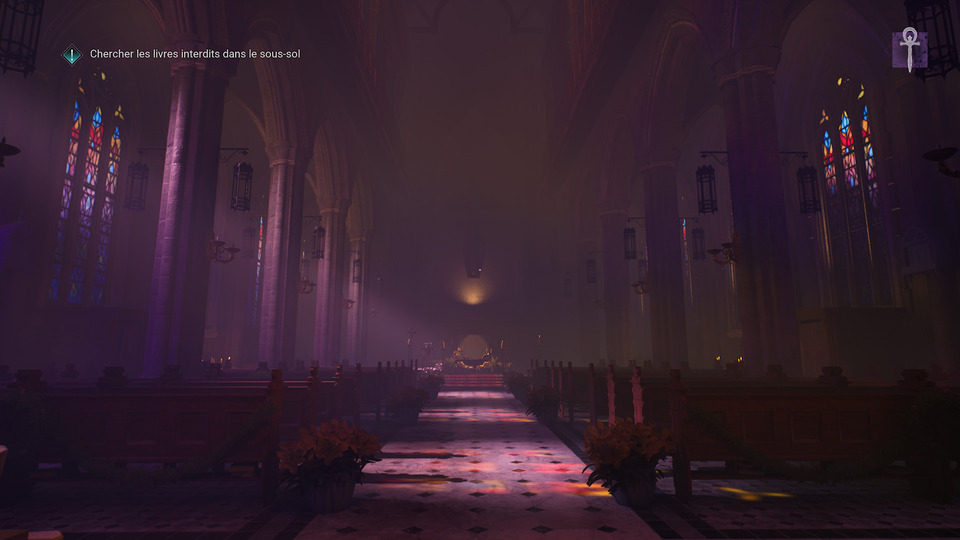
Task: Select the forbidden books quest objective
Action: 194,54
